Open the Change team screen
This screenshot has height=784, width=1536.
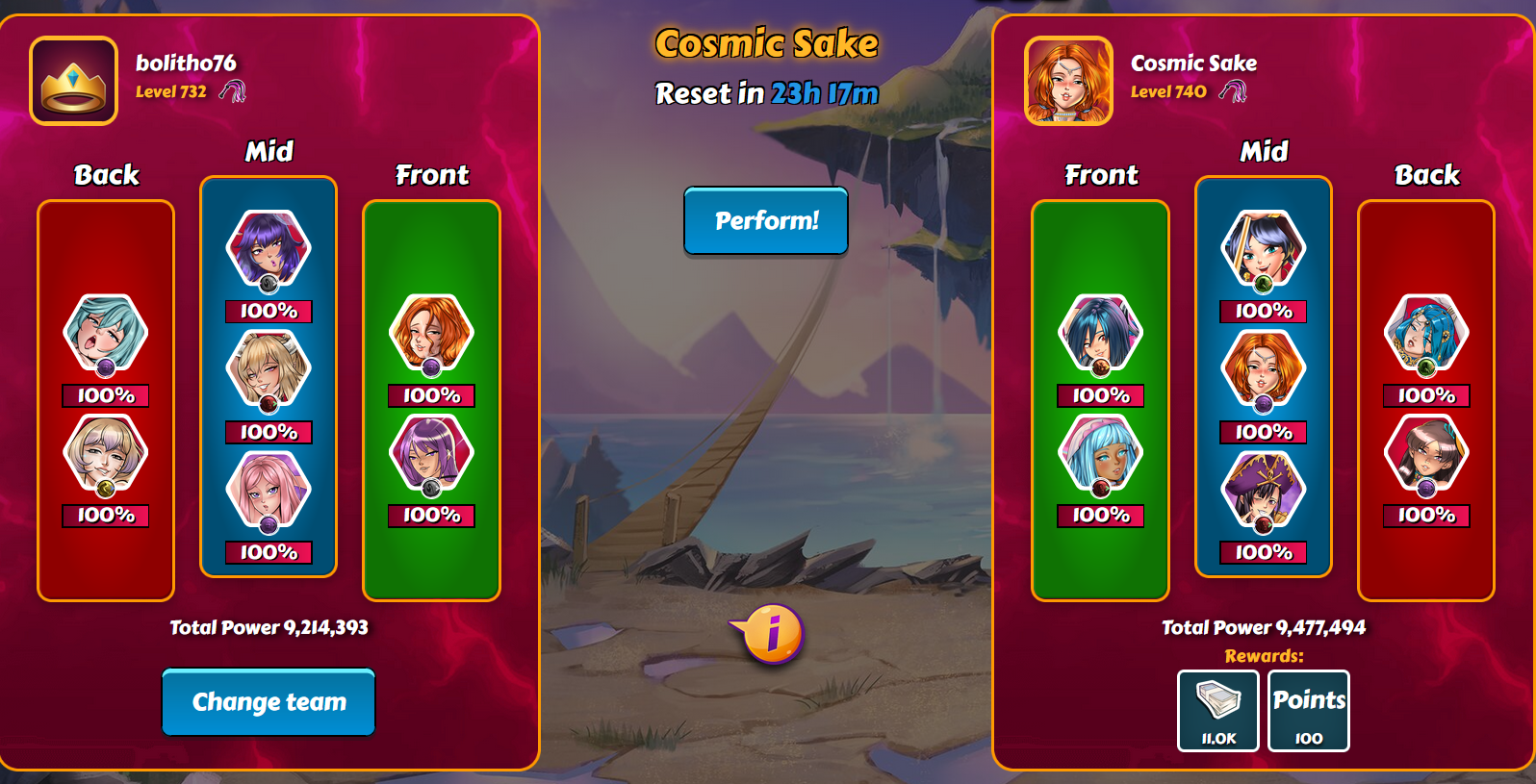coord(269,702)
